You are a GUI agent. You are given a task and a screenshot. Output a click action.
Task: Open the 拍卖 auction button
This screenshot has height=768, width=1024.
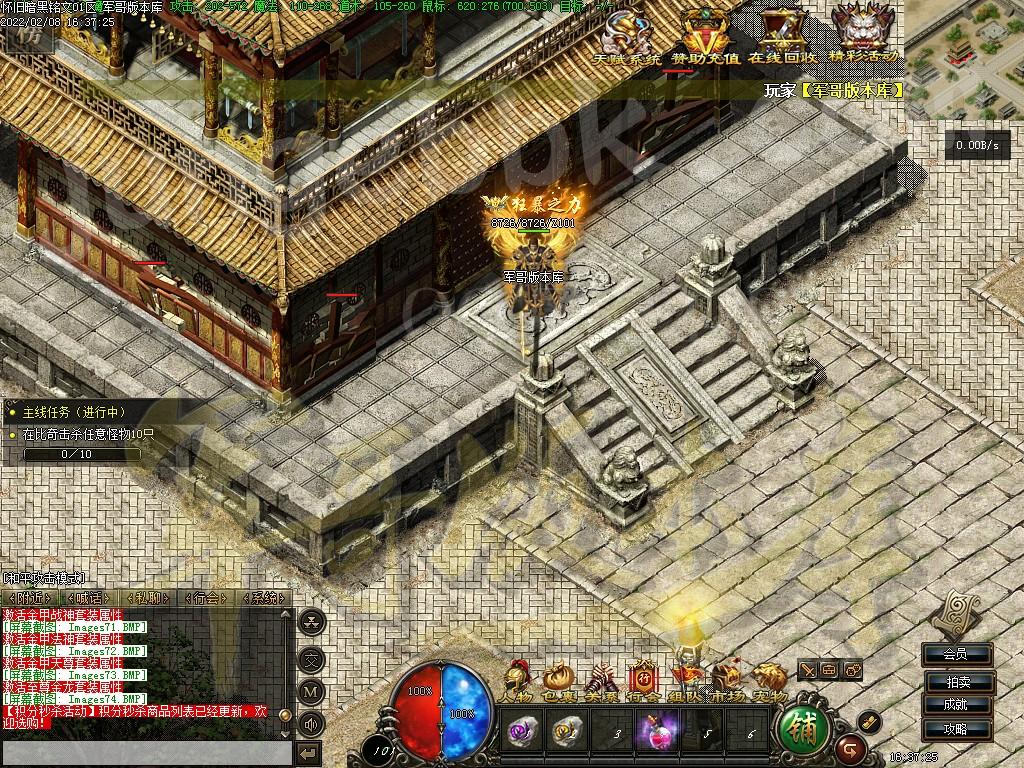pyautogui.click(x=956, y=681)
